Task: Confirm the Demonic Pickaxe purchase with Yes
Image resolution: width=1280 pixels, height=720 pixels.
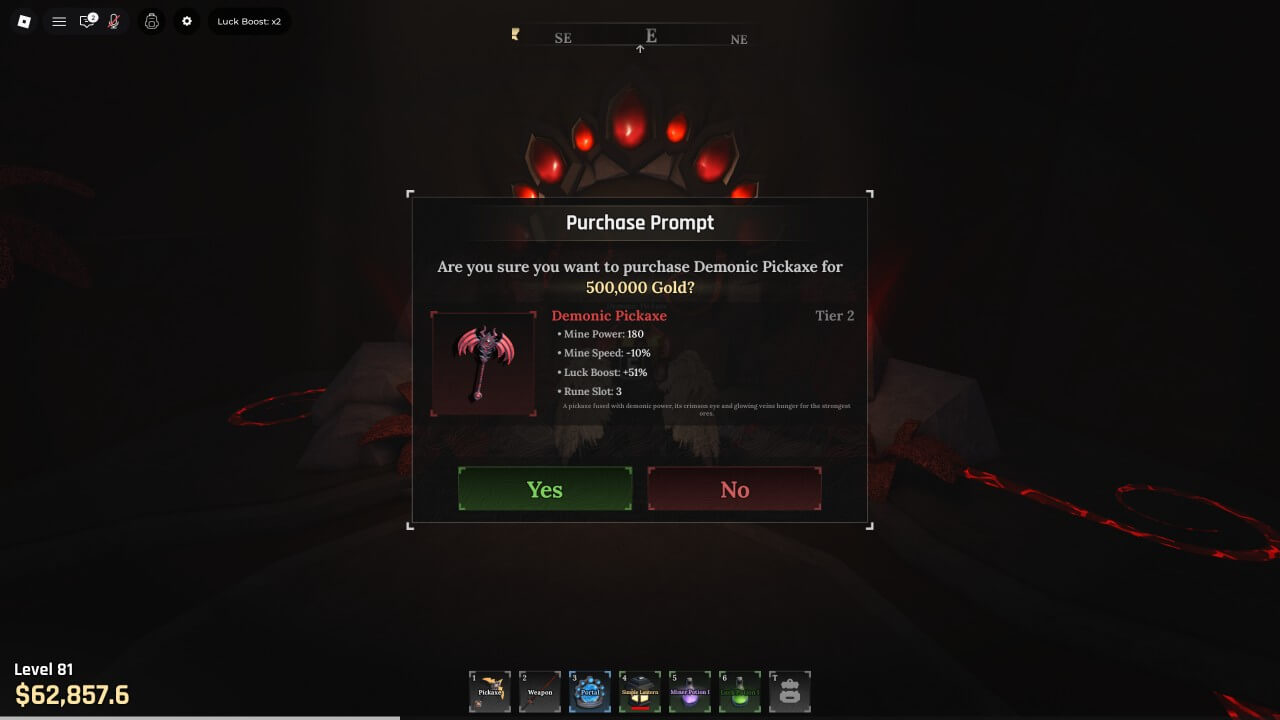Action: point(545,489)
